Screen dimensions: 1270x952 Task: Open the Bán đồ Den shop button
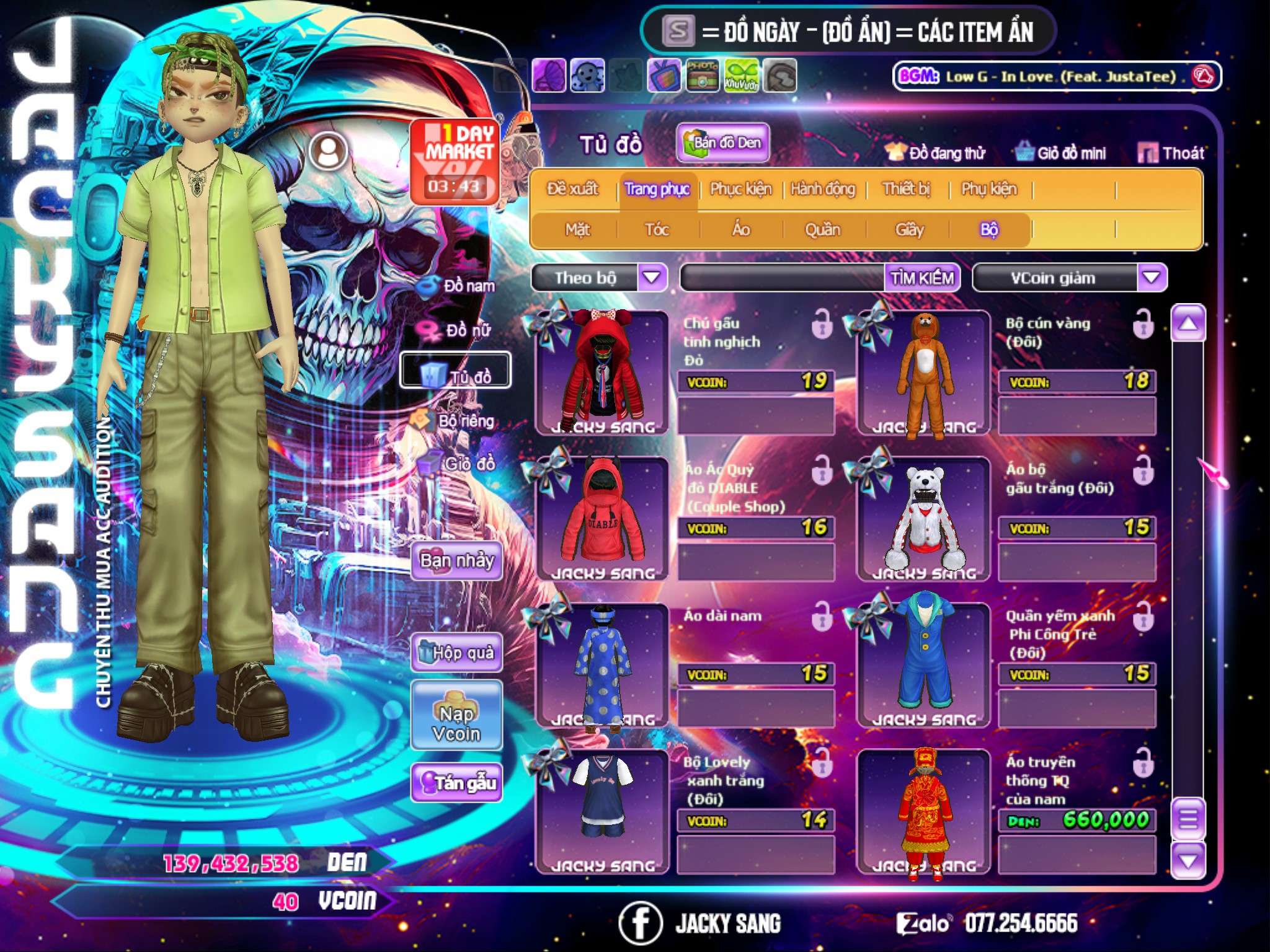point(723,143)
